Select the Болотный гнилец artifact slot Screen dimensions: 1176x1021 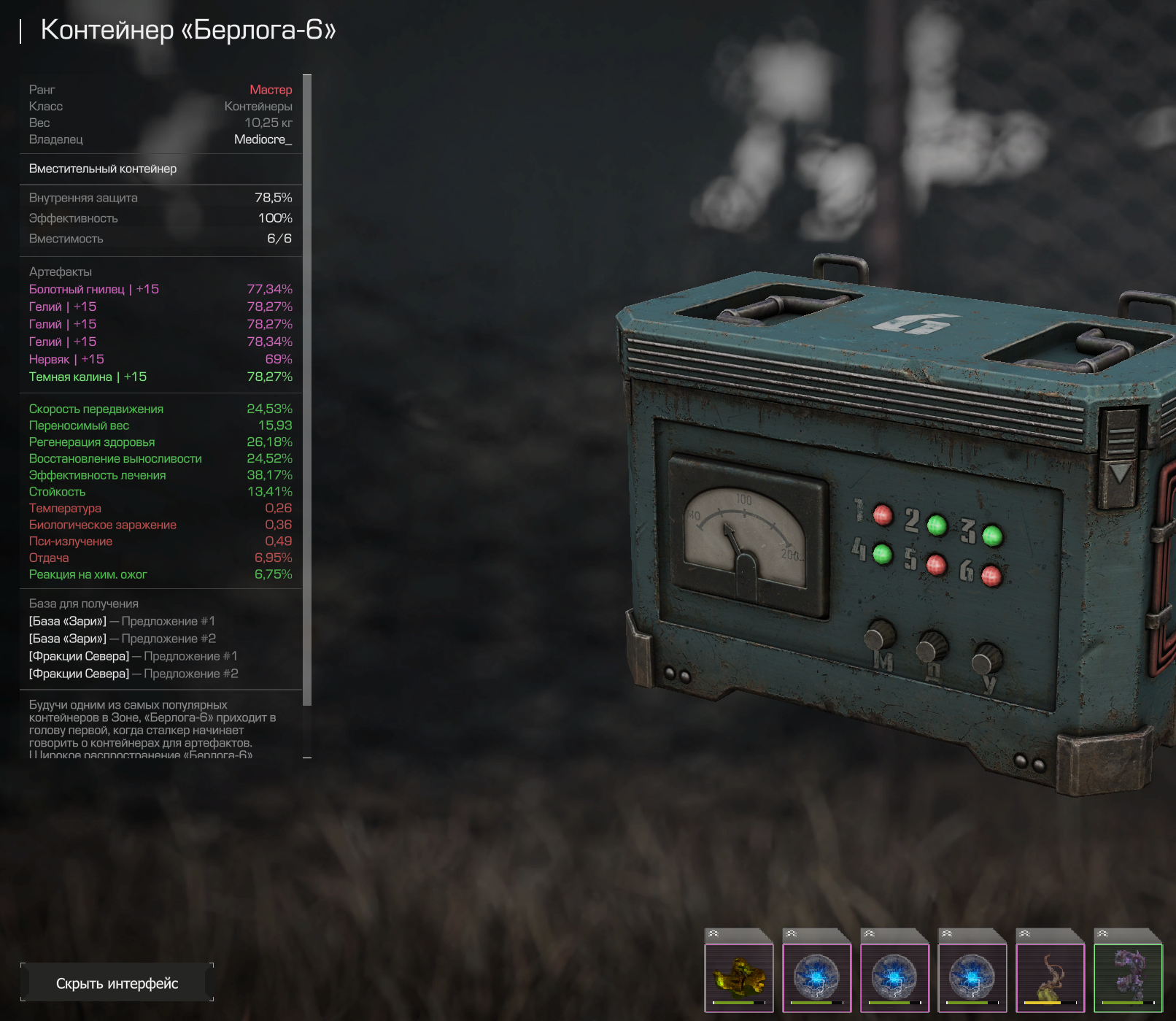(x=738, y=977)
